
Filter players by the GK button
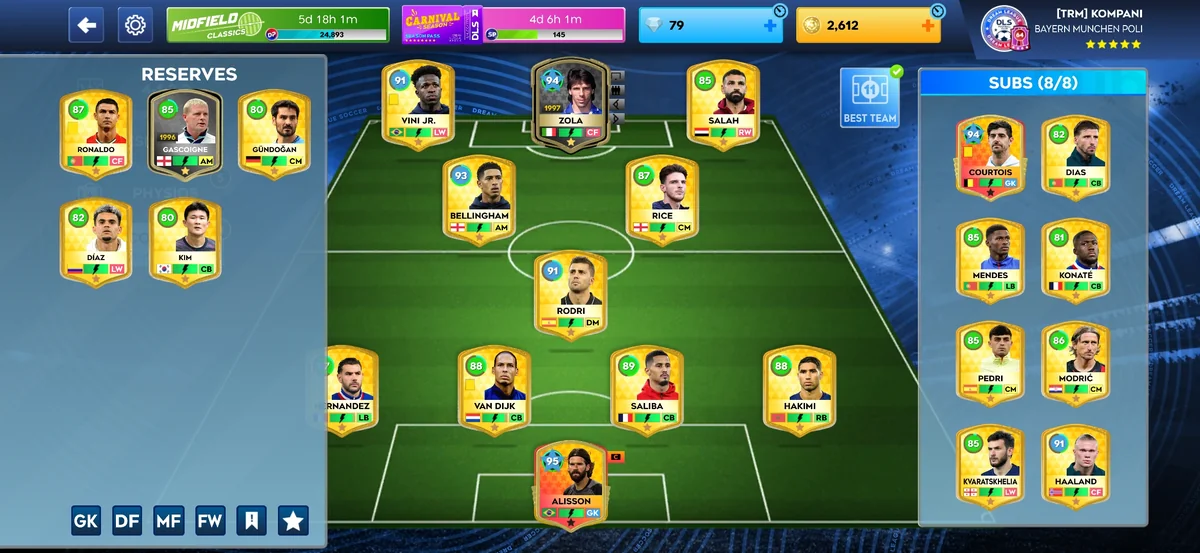click(86, 520)
